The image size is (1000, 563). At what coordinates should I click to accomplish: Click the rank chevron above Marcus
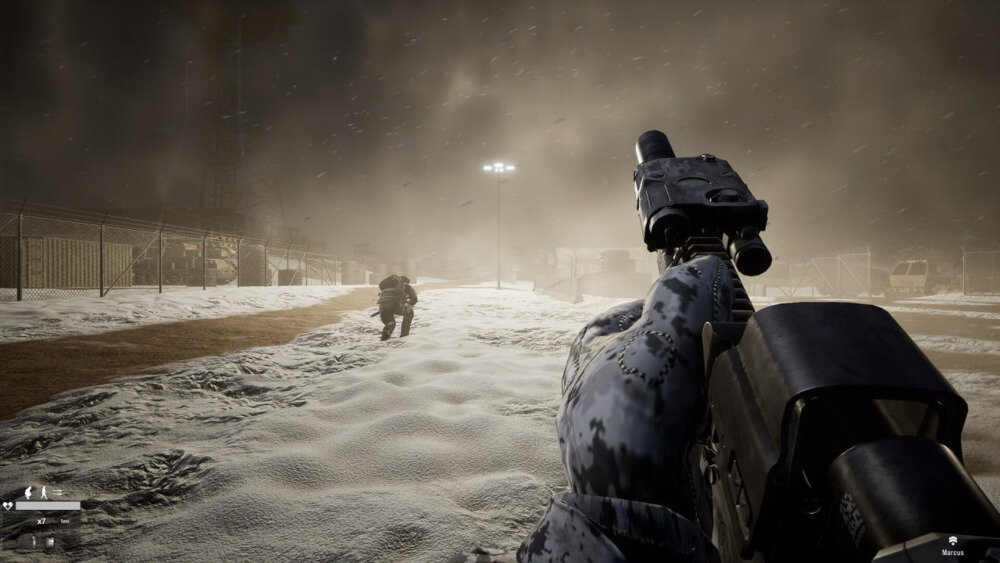point(953,540)
